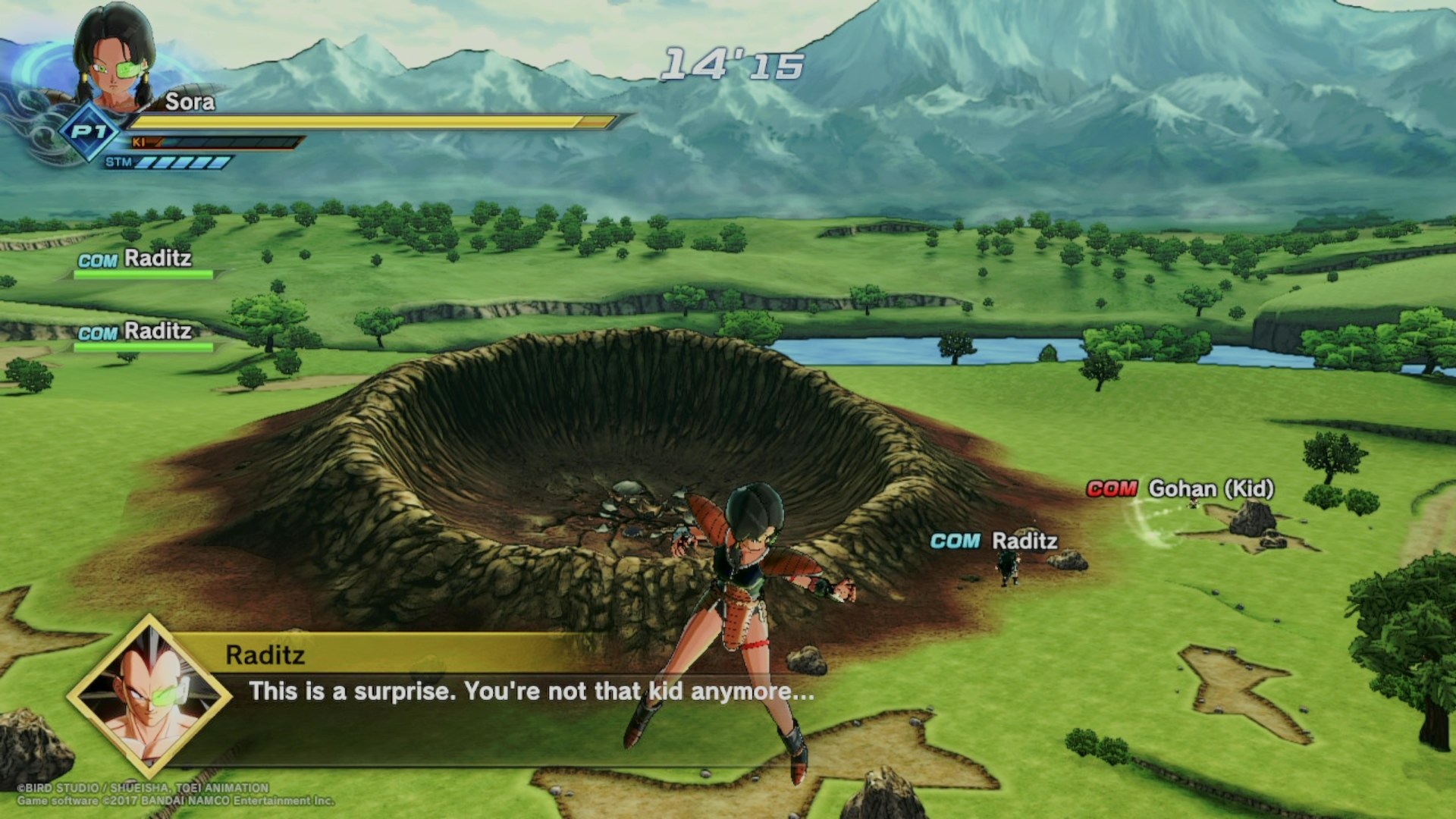Click Raditz's dialogue portrait diamond

(149, 697)
